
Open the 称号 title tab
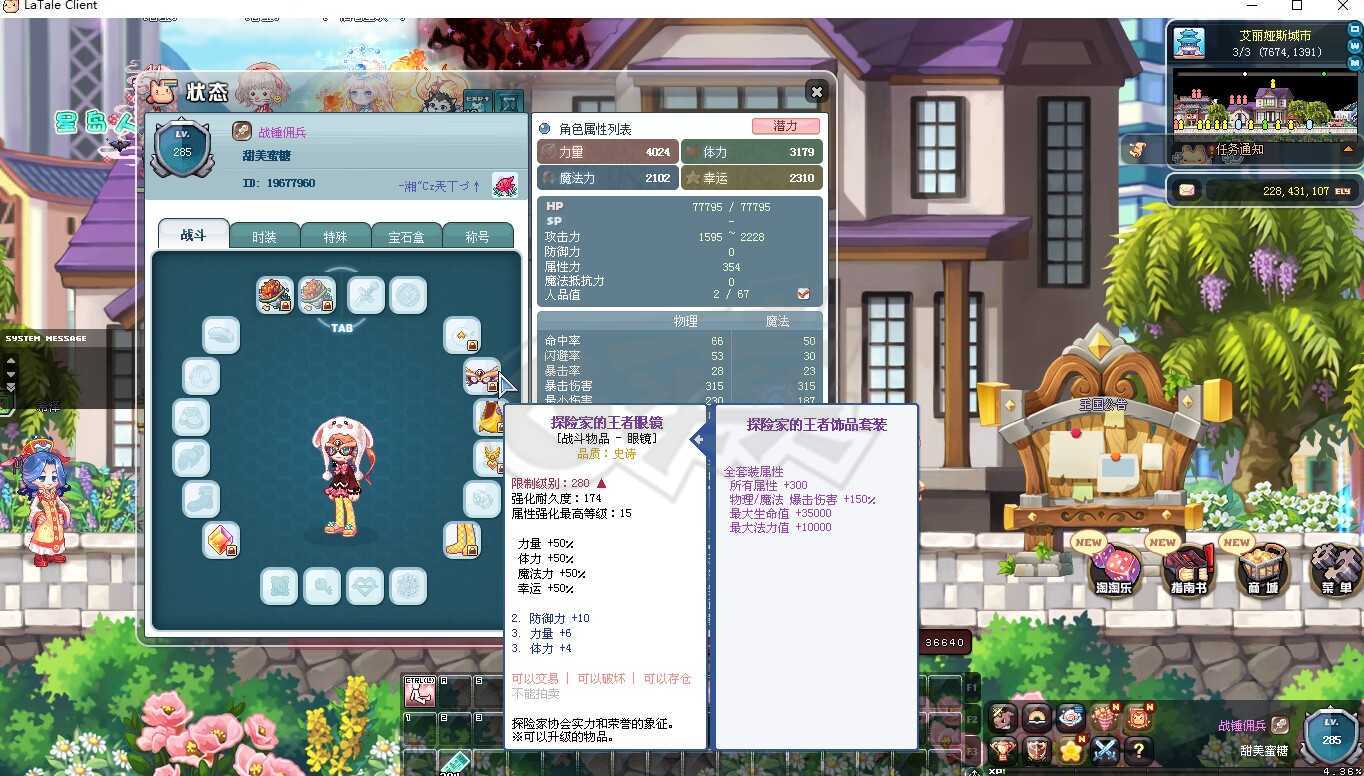point(478,236)
